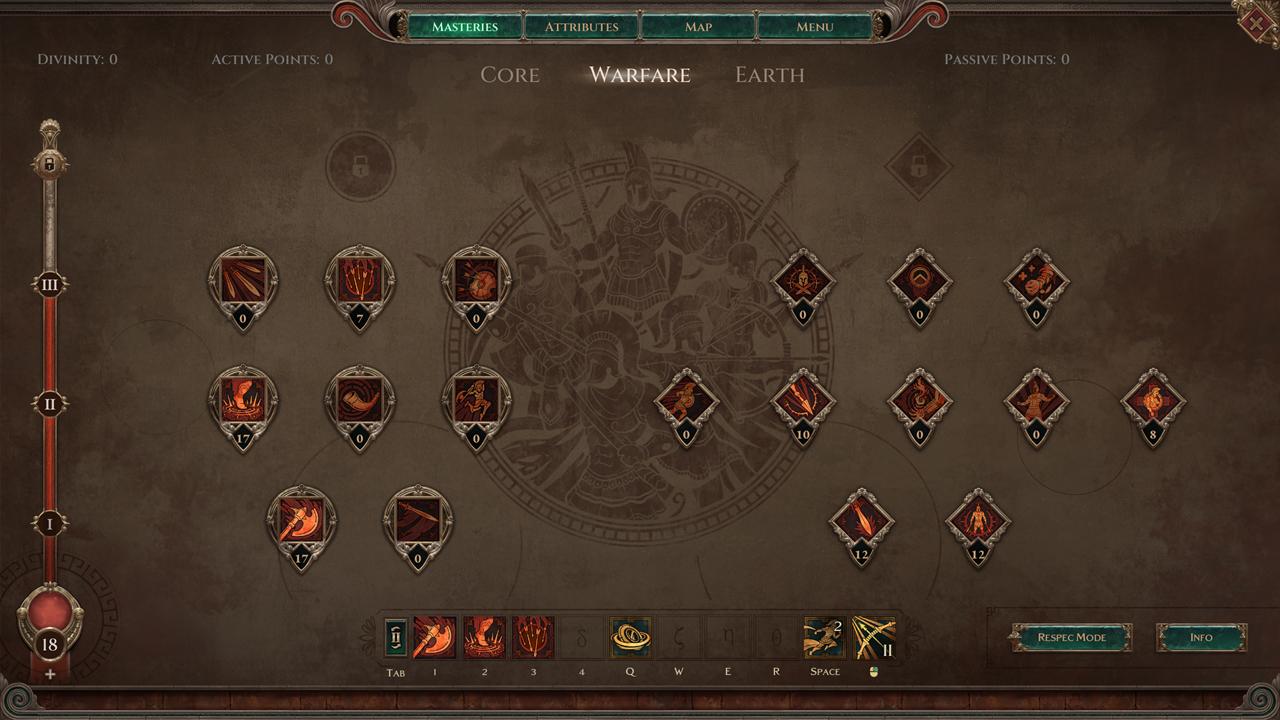1280x720 pixels.
Task: Enable Respec Mode
Action: coord(1071,637)
